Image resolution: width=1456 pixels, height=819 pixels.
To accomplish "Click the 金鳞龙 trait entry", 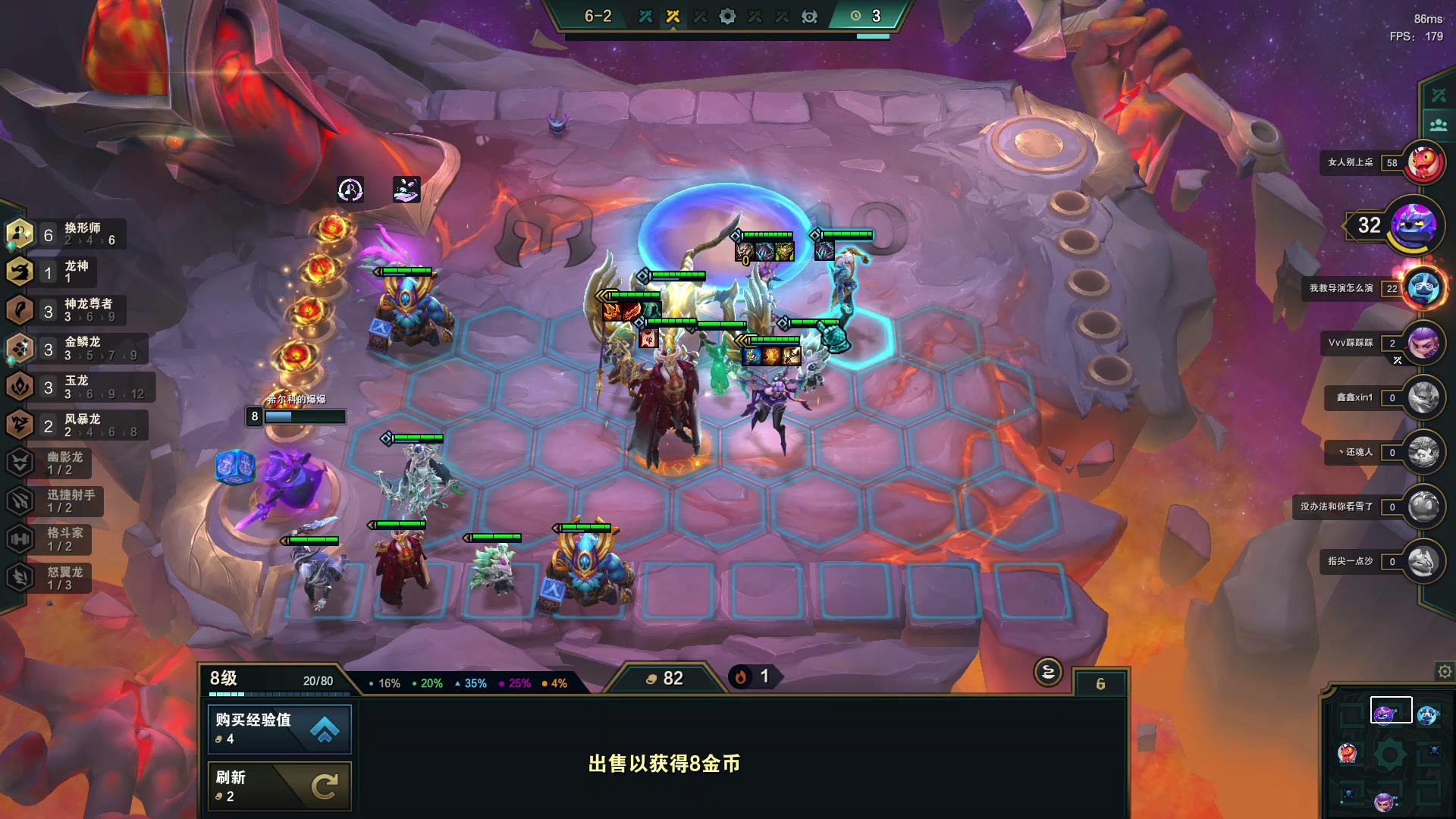I will click(x=72, y=348).
